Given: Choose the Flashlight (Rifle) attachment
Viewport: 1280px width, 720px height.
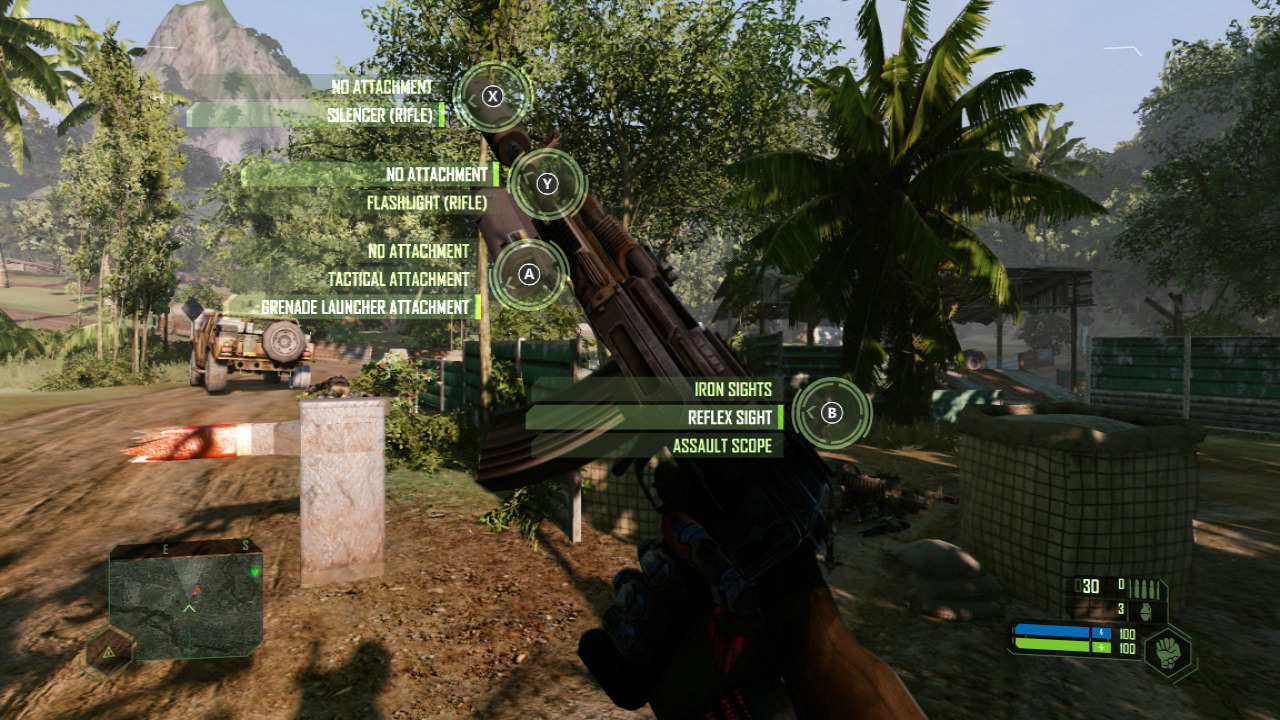Looking at the screenshot, I should [426, 203].
